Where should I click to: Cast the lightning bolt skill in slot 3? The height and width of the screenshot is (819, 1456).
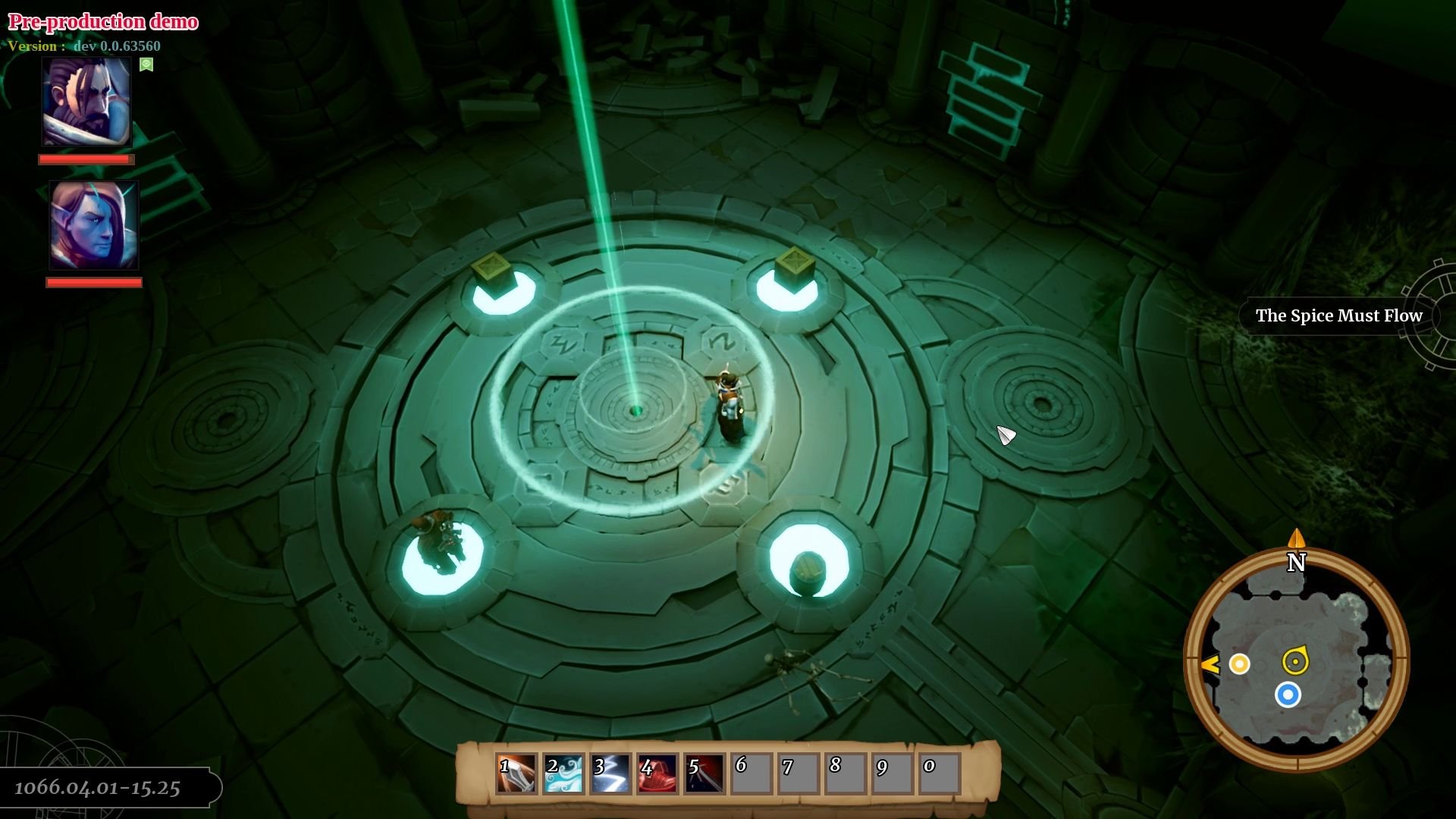(x=611, y=771)
